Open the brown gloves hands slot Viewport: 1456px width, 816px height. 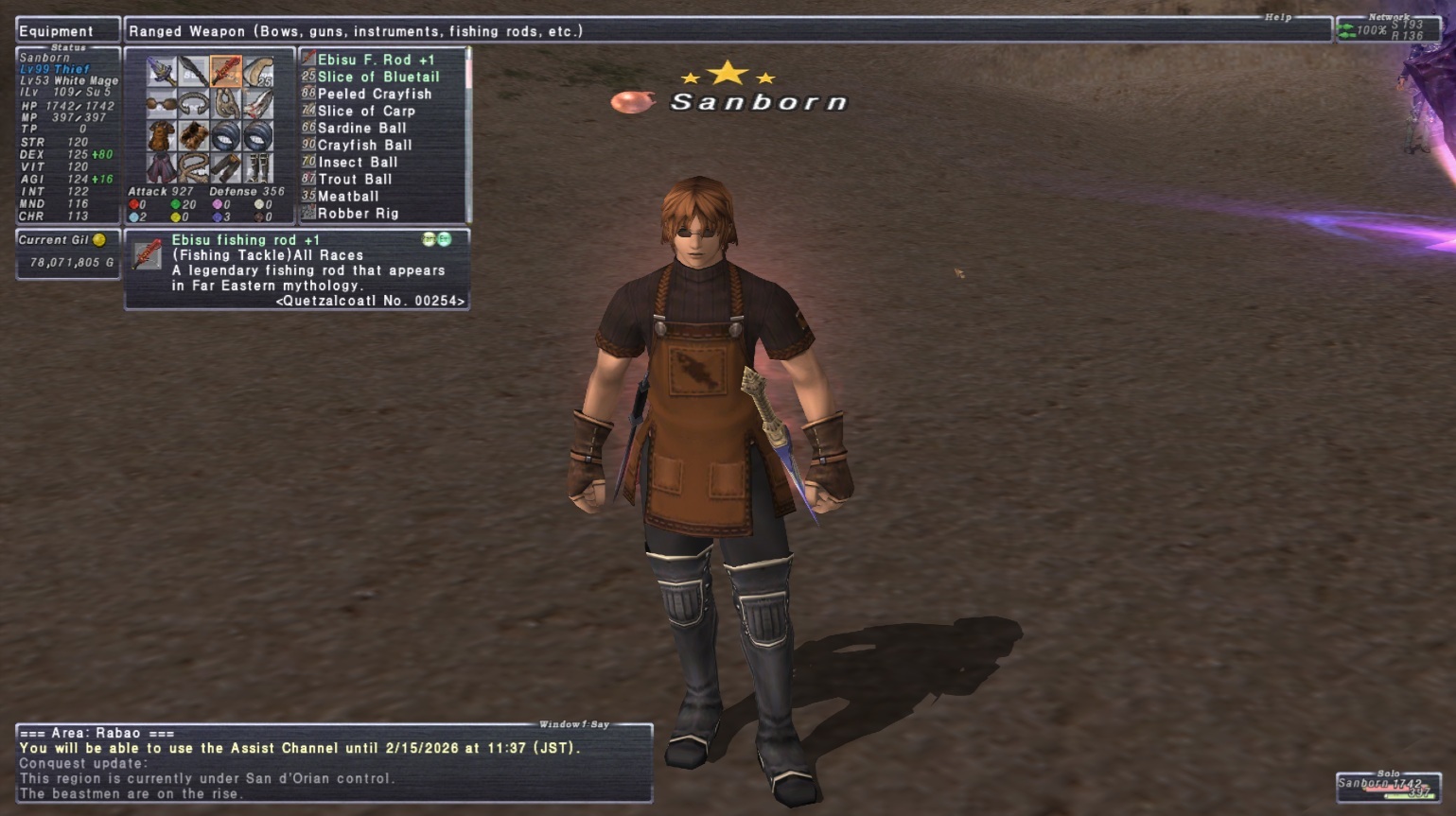(194, 135)
